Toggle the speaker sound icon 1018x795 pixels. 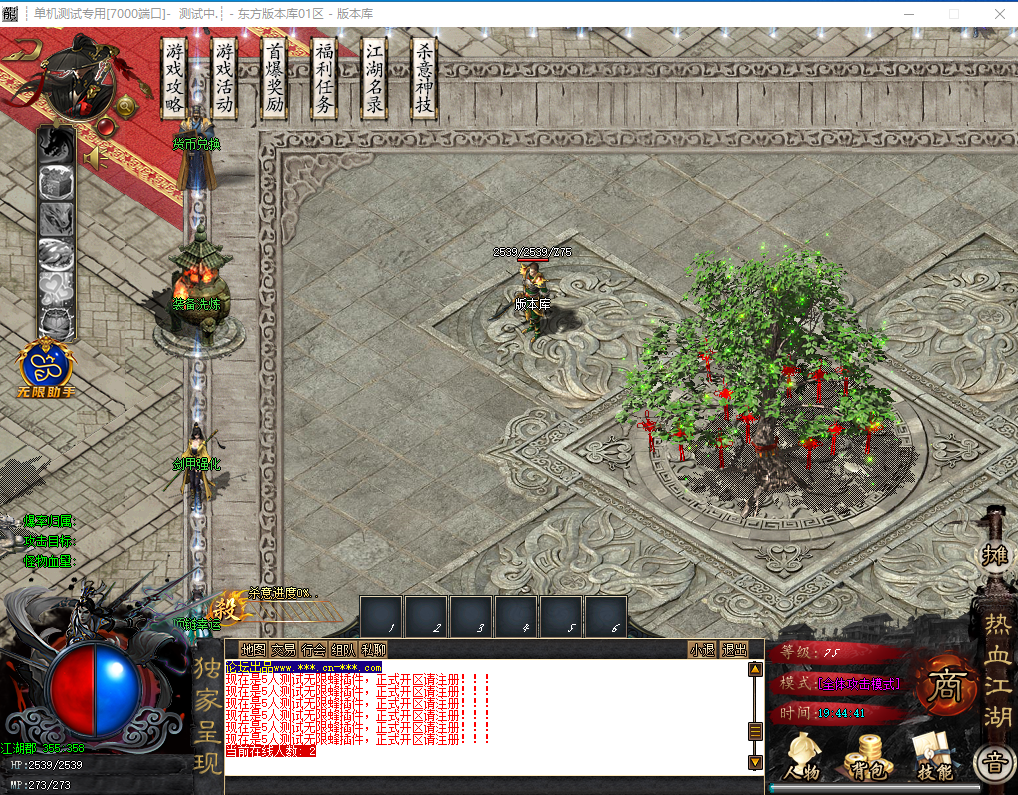tap(95, 158)
